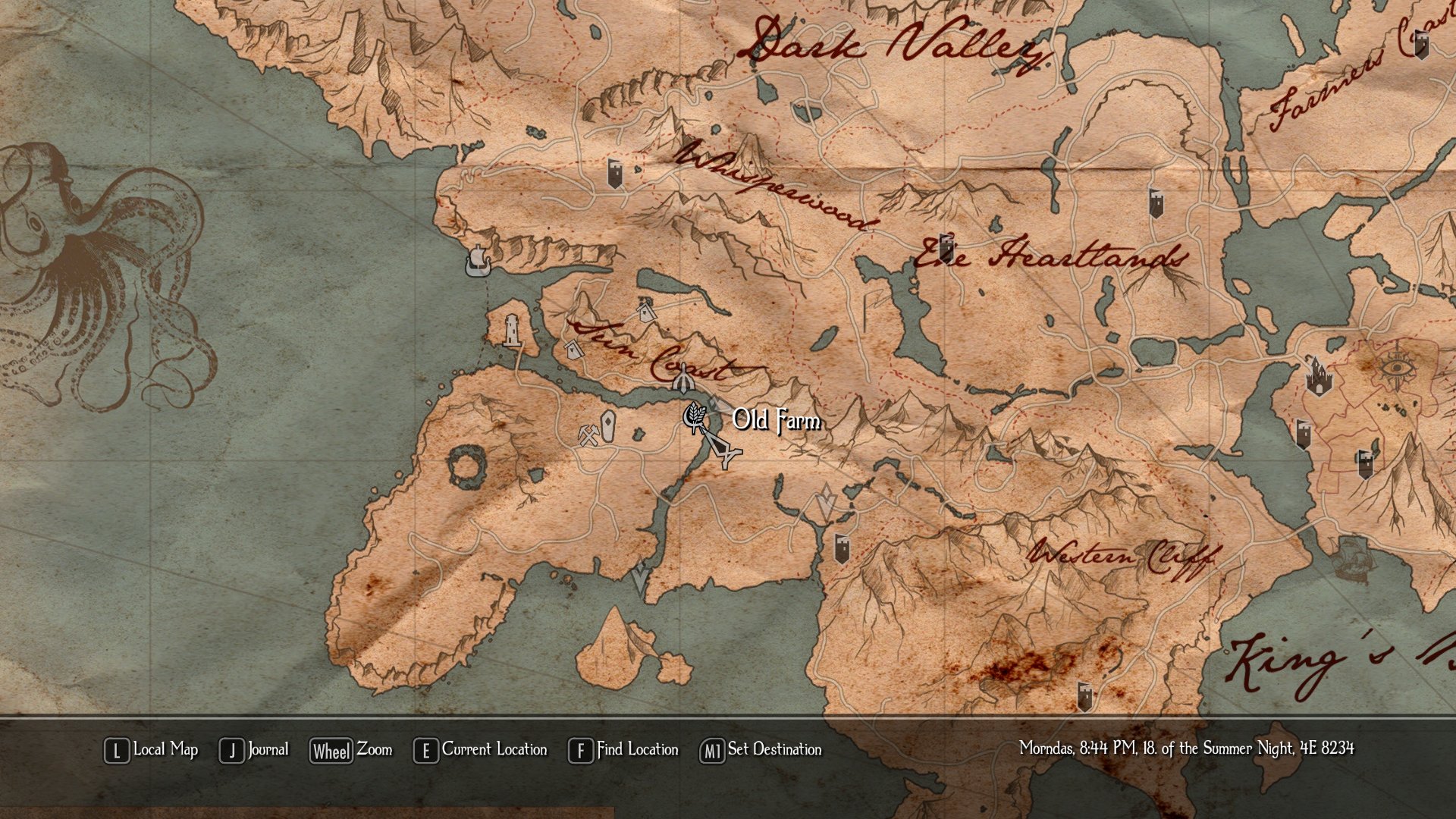Image resolution: width=1456 pixels, height=819 pixels.
Task: Choose the crossed pickaxes mine marker
Action: (588, 435)
